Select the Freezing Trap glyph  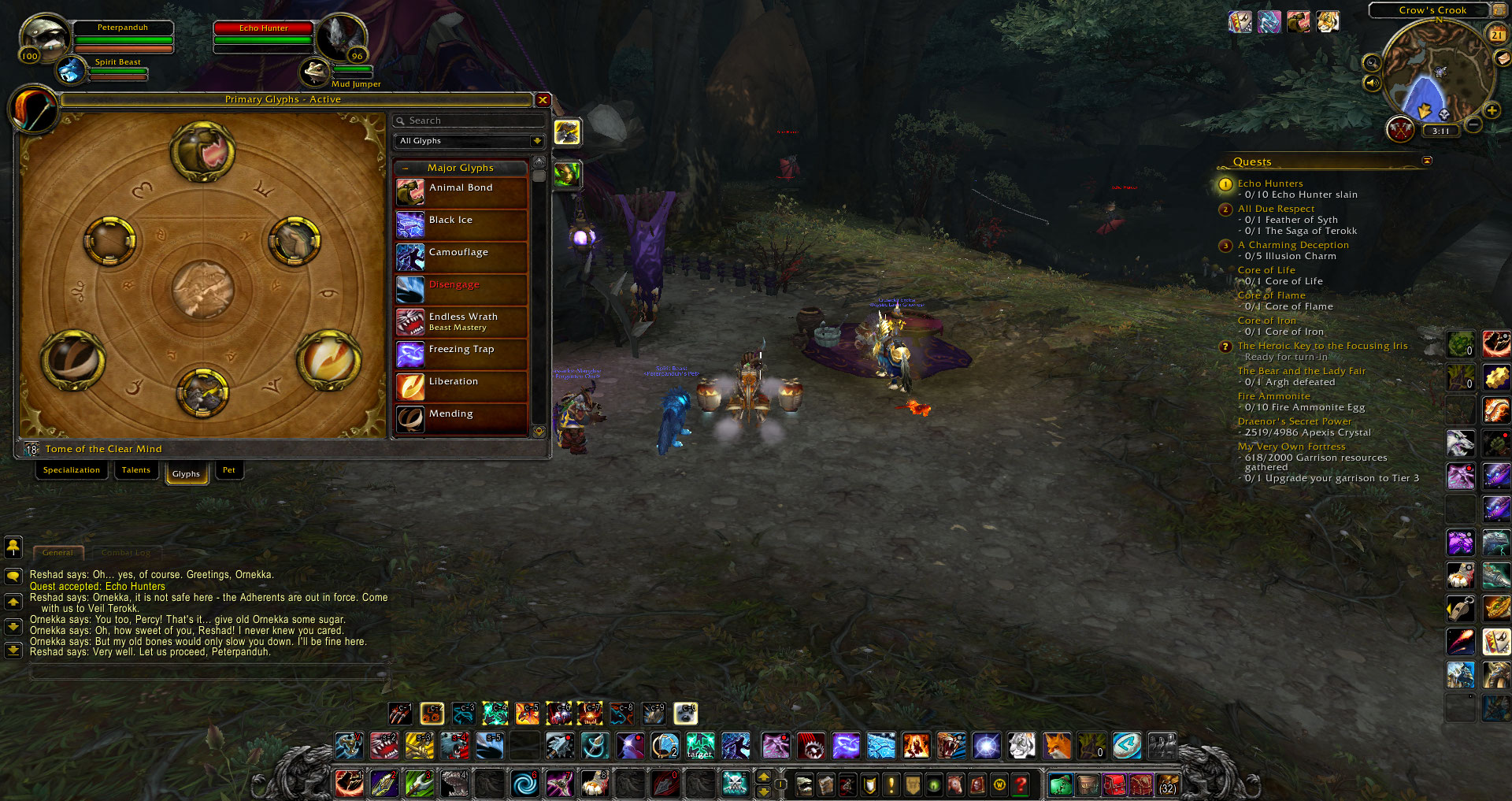(461, 354)
